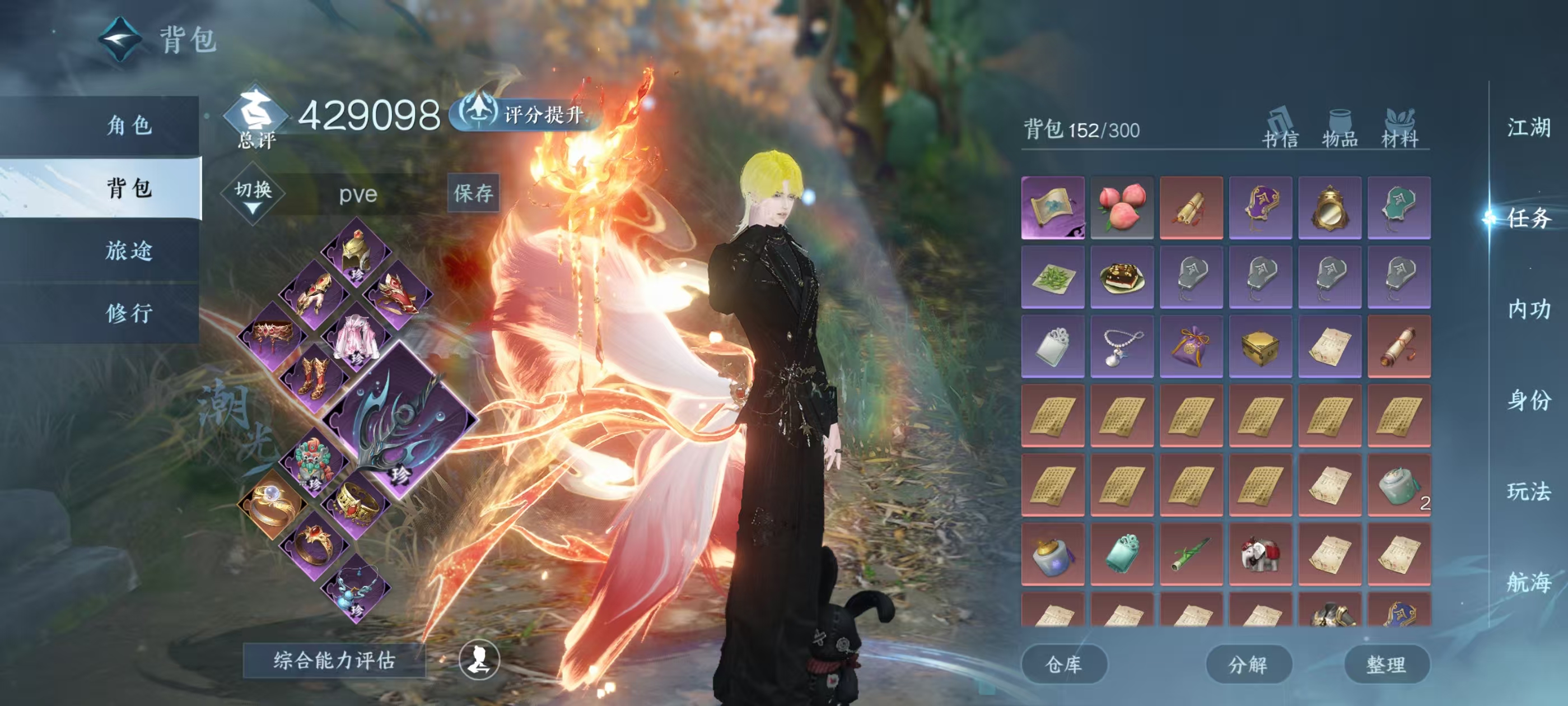Inspect the equipped large weapon slot
1568x706 pixels.
400,420
